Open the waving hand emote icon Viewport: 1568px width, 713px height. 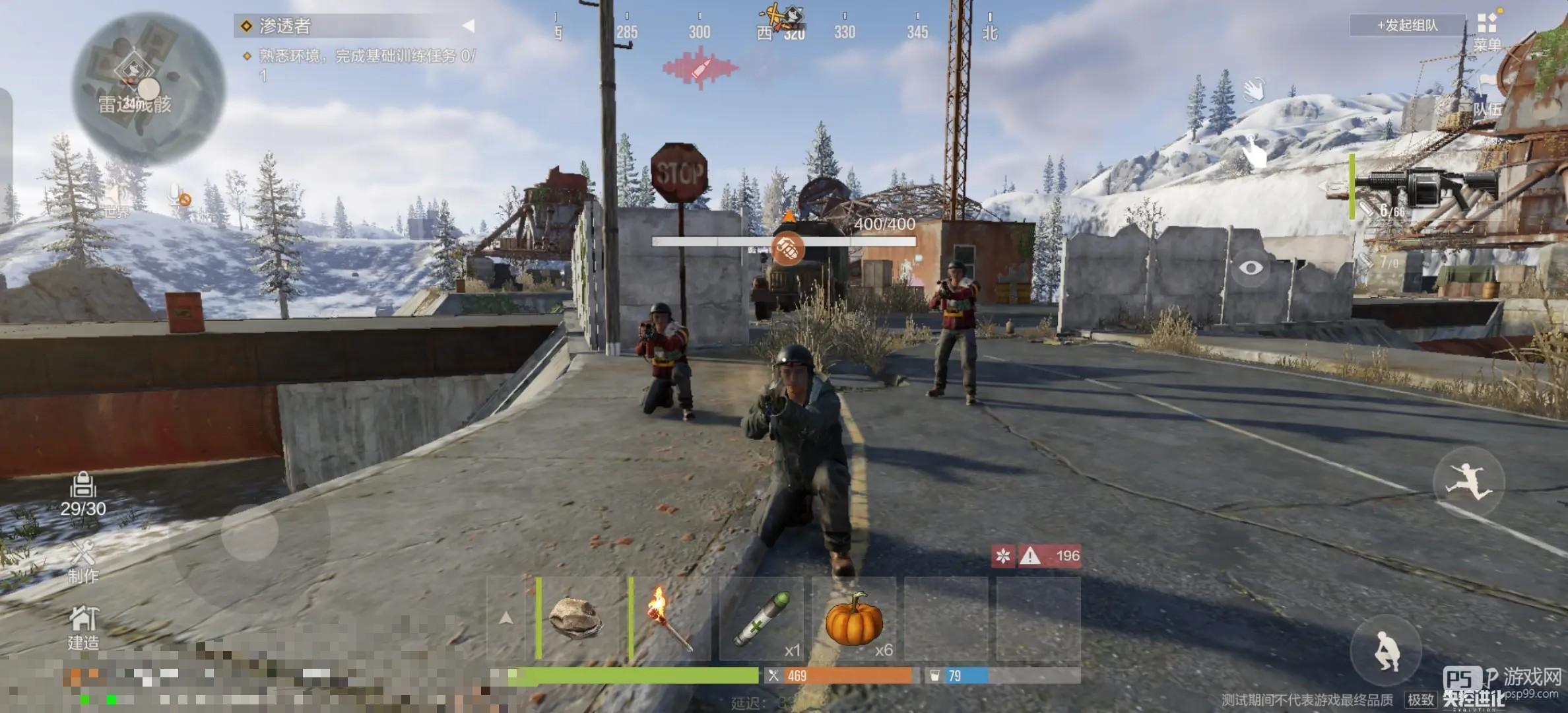[x=1253, y=90]
